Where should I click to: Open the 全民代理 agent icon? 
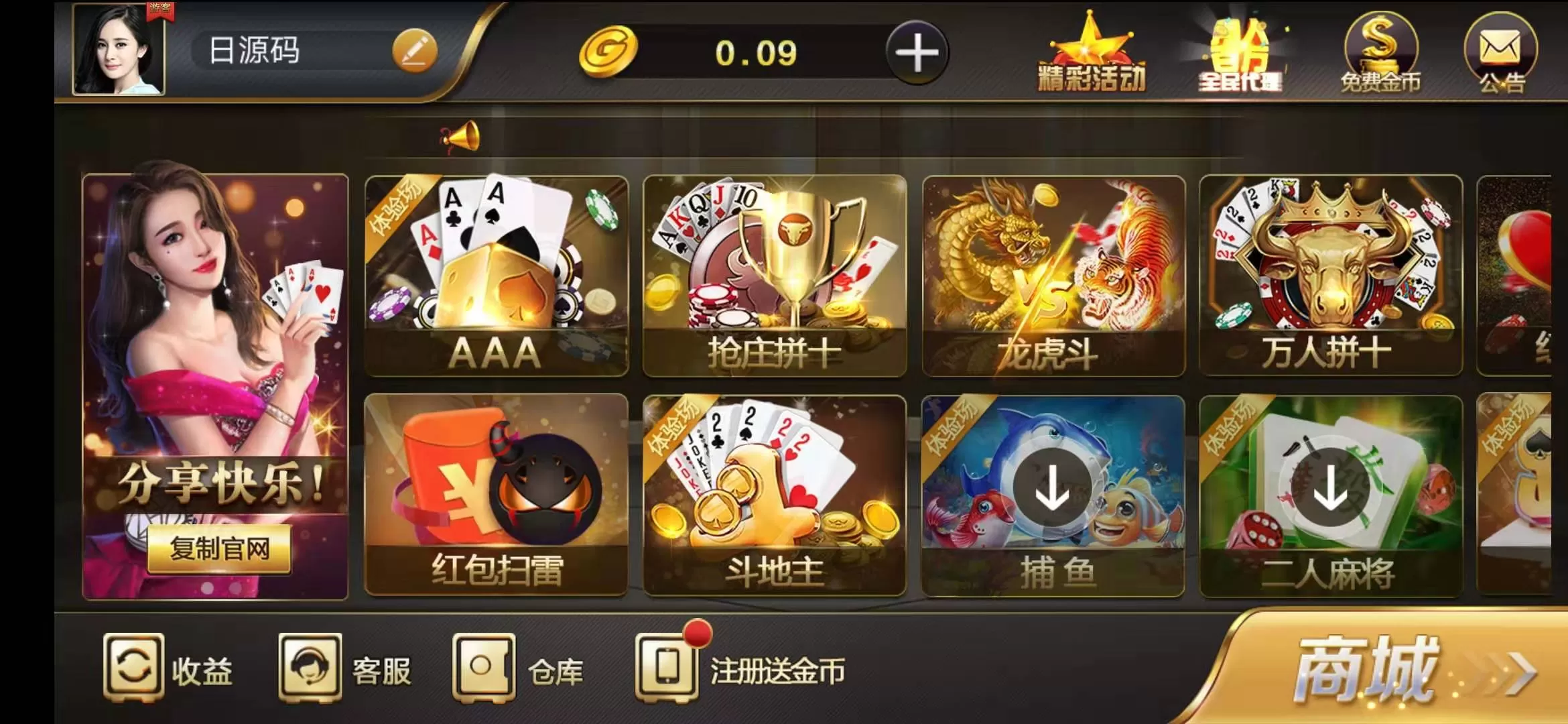click(1241, 54)
